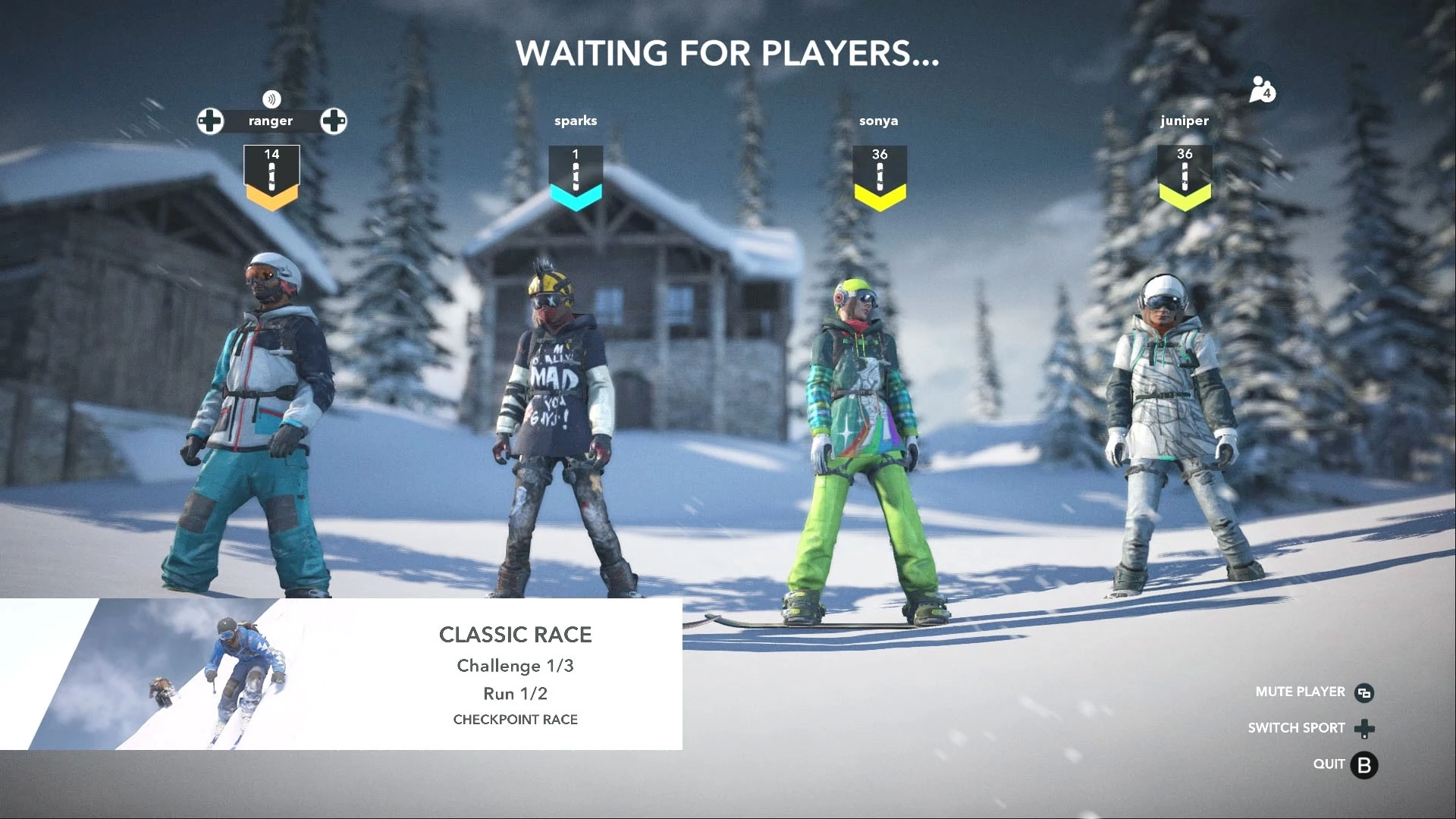Click the player count icon top right
The height and width of the screenshot is (819, 1456).
coord(1261,91)
